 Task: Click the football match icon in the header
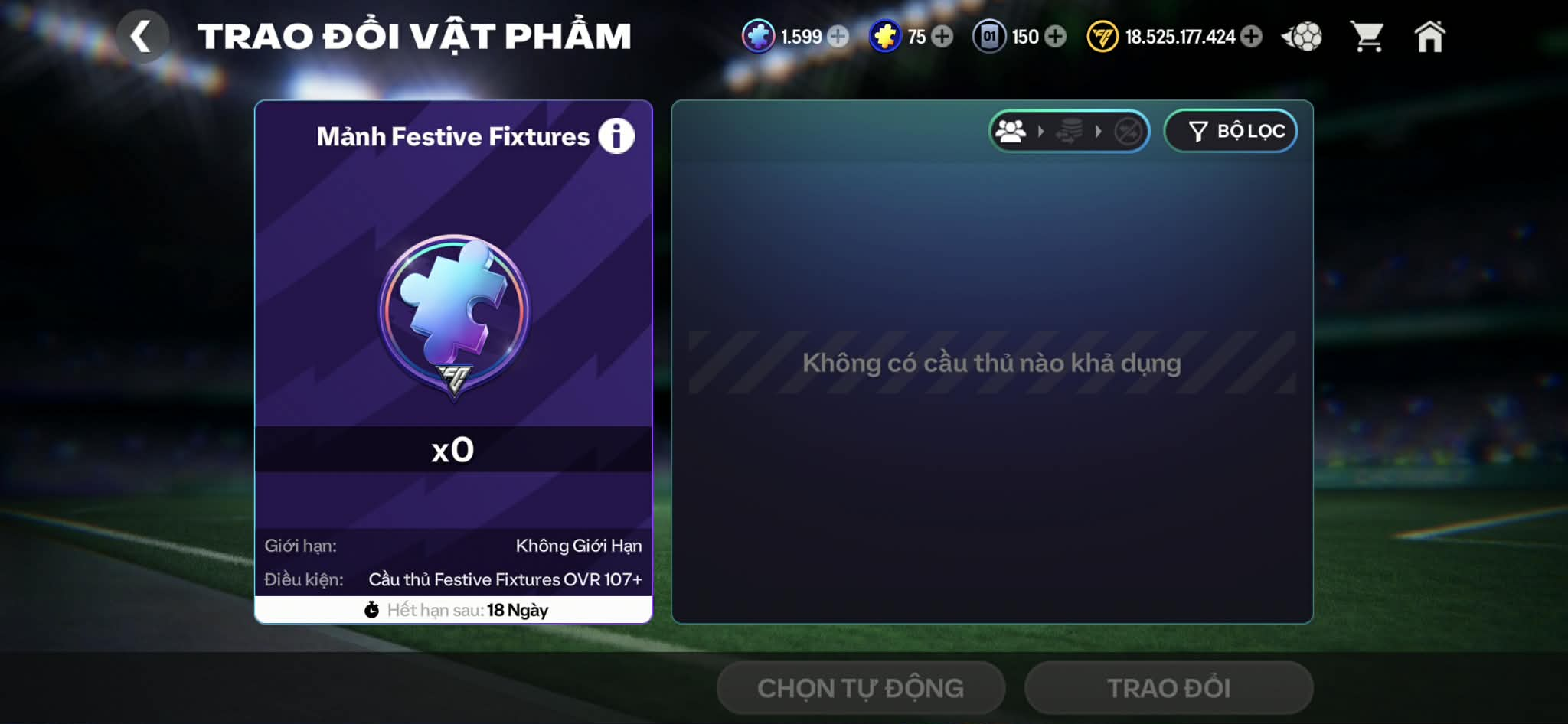pyautogui.click(x=1302, y=35)
